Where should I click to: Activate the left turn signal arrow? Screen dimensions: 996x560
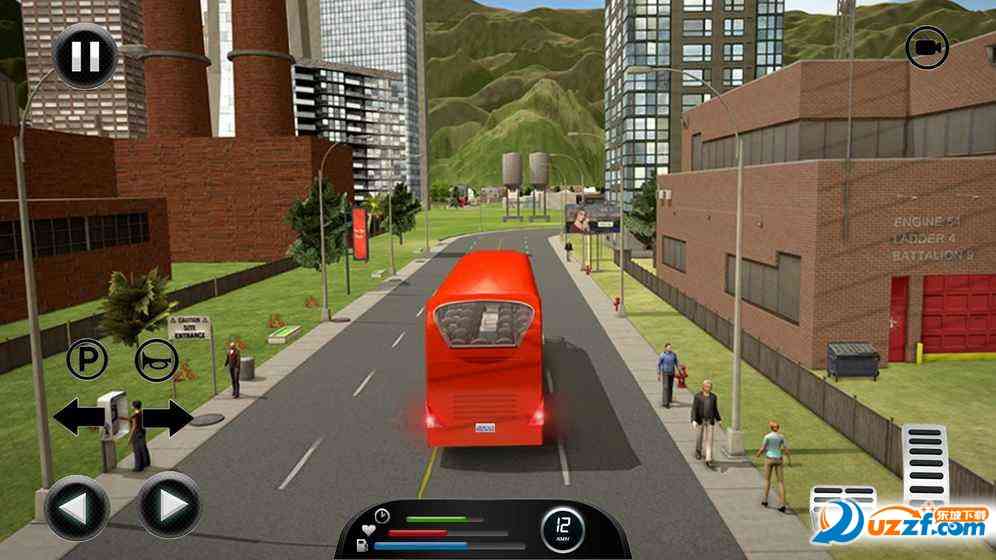(78, 417)
